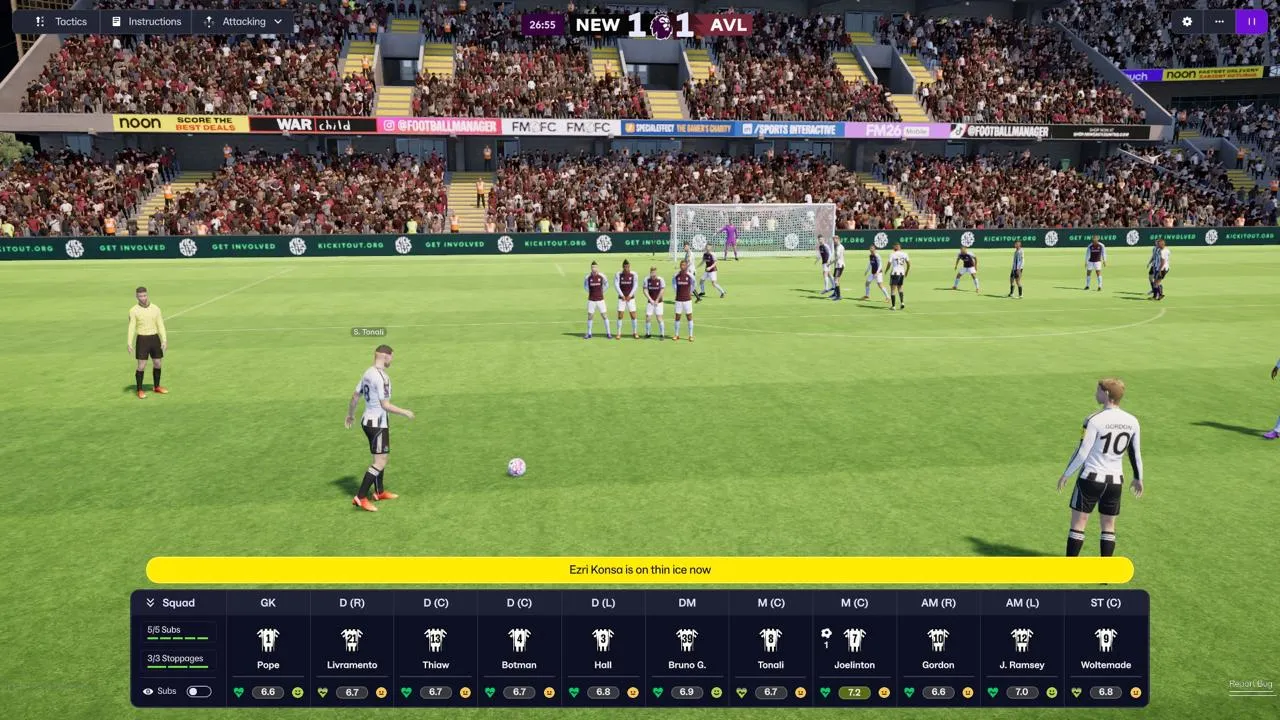Select Botman's player card
The image size is (1280, 720).
[519, 648]
